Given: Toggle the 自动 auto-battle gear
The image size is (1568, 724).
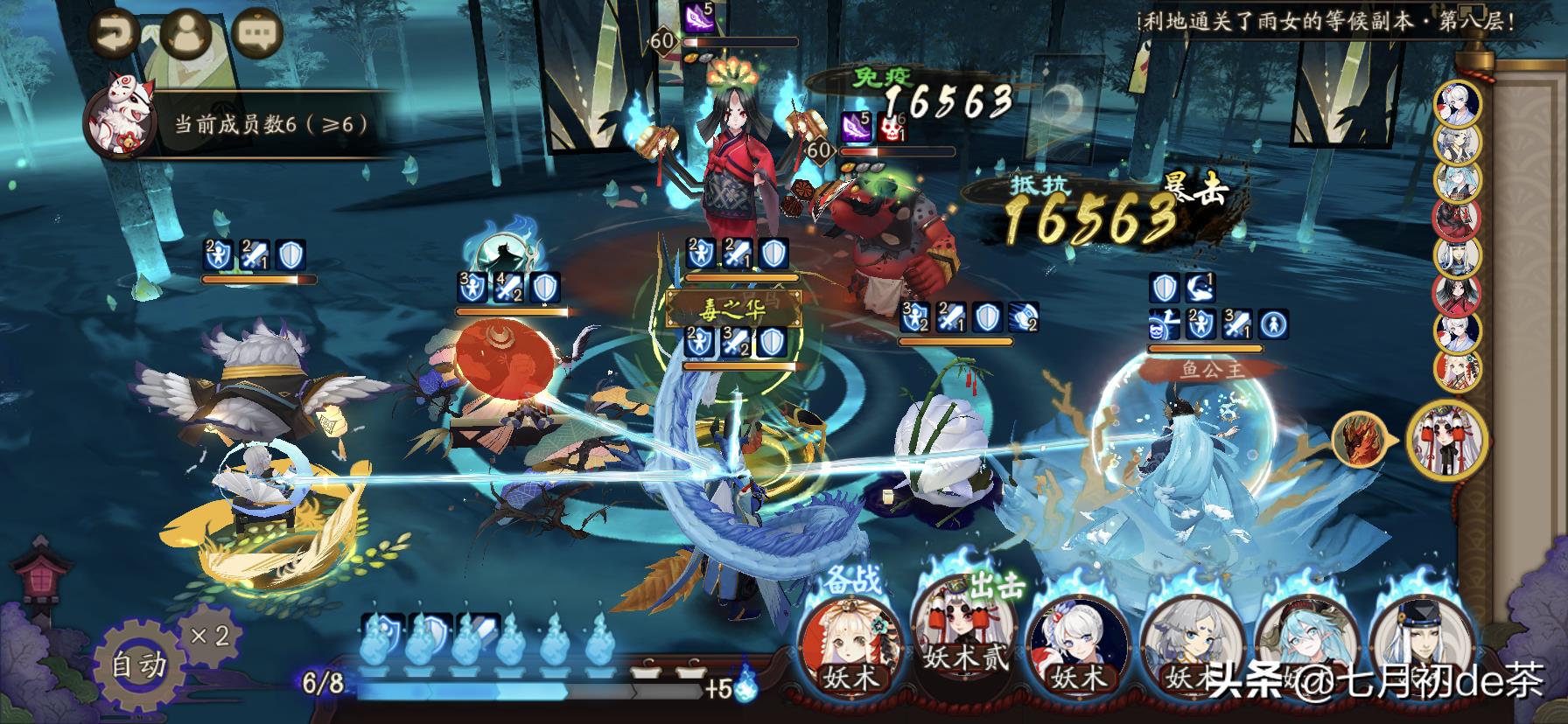Looking at the screenshot, I should [x=138, y=665].
